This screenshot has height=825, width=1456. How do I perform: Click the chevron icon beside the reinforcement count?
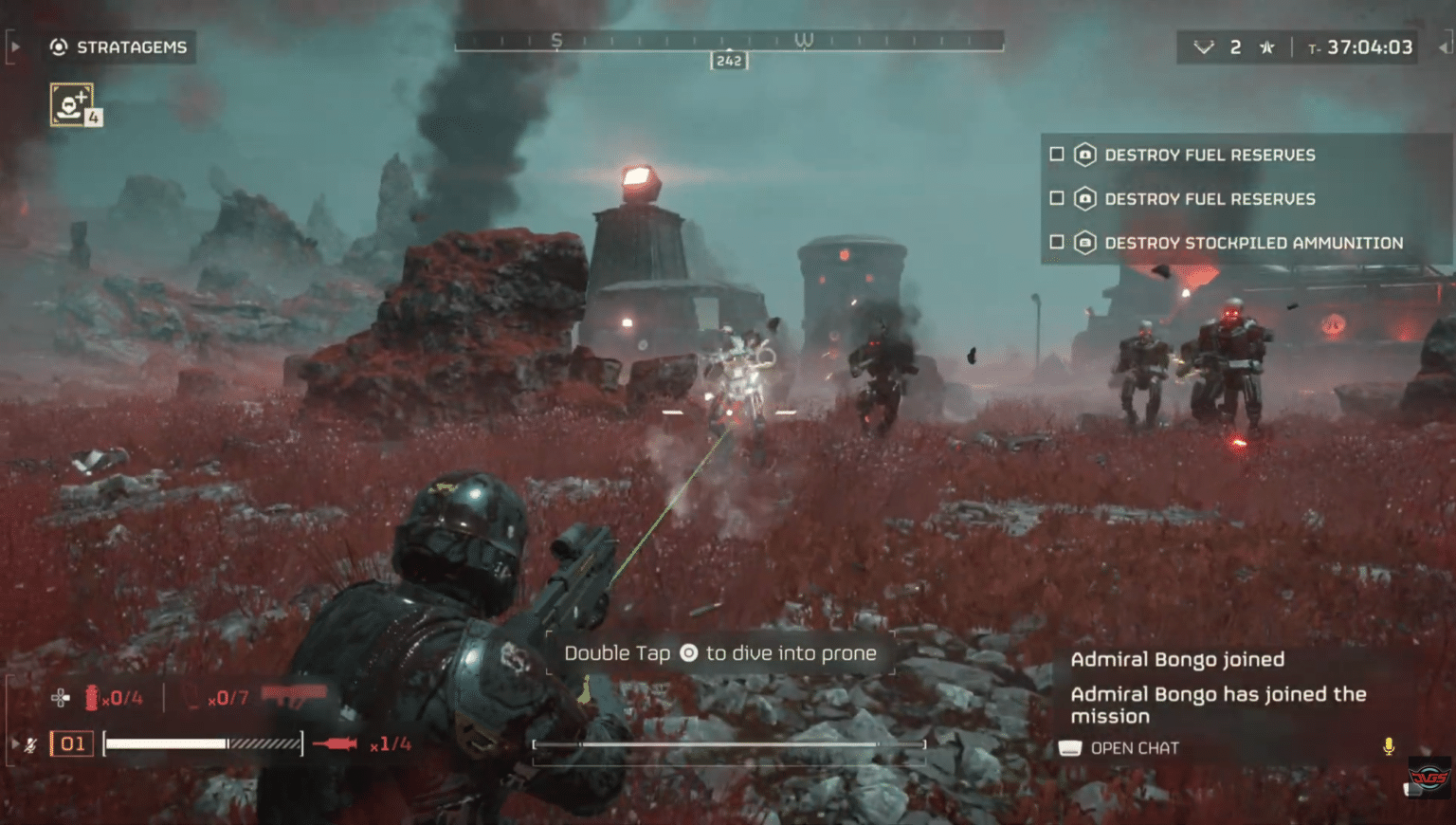point(1204,46)
